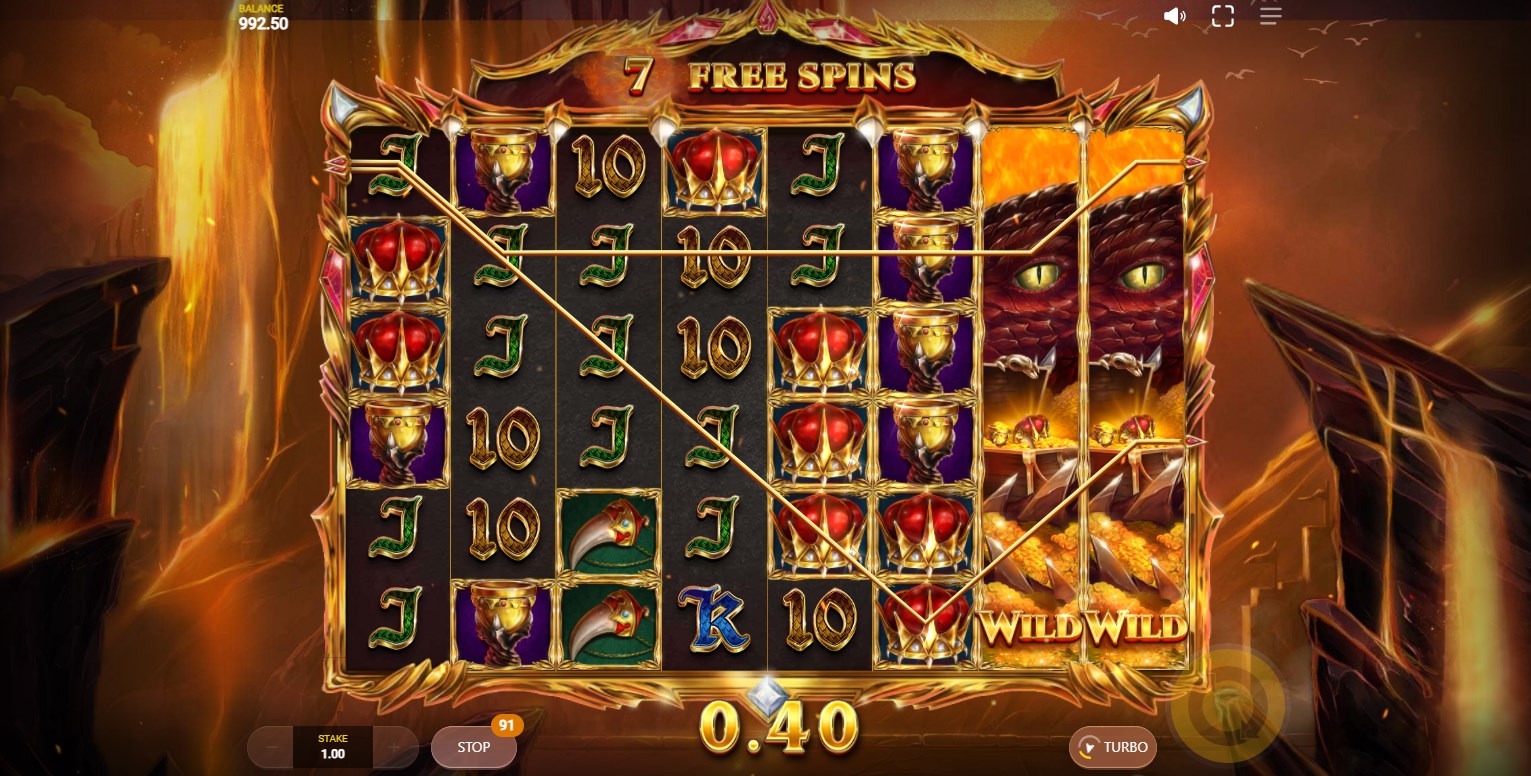
Task: Open the hamburger menu
Action: [x=1270, y=16]
